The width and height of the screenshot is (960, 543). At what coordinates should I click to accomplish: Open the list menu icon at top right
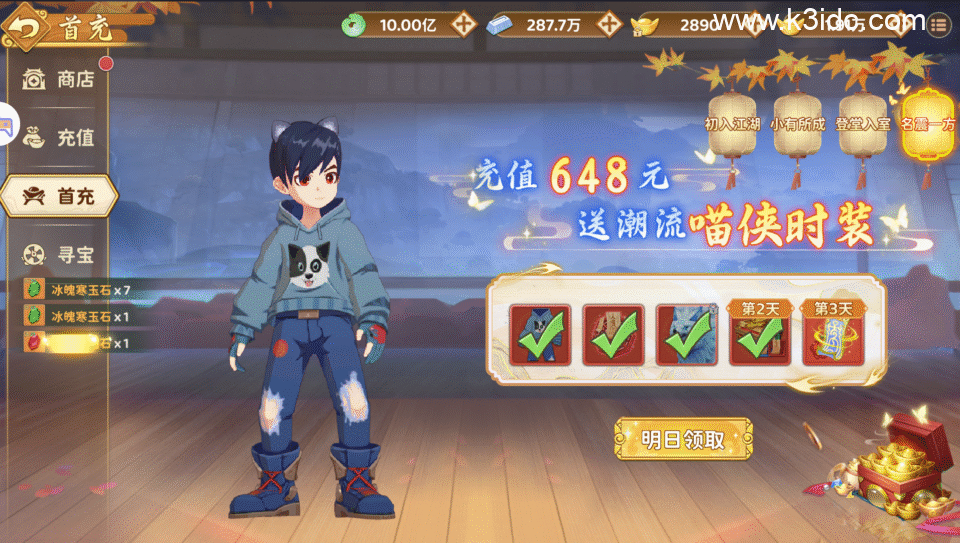[x=938, y=25]
